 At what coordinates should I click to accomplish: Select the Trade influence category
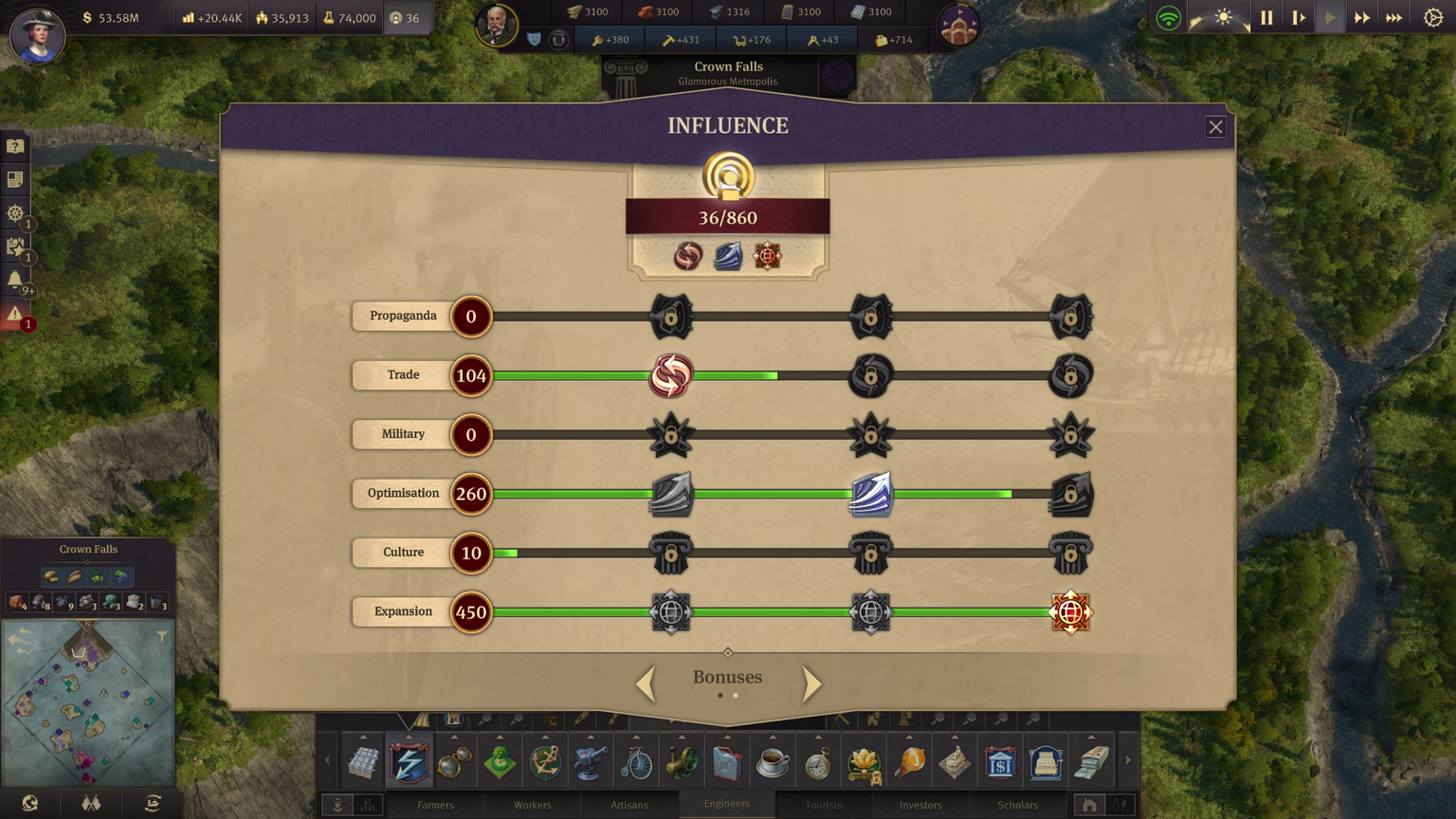click(x=403, y=375)
